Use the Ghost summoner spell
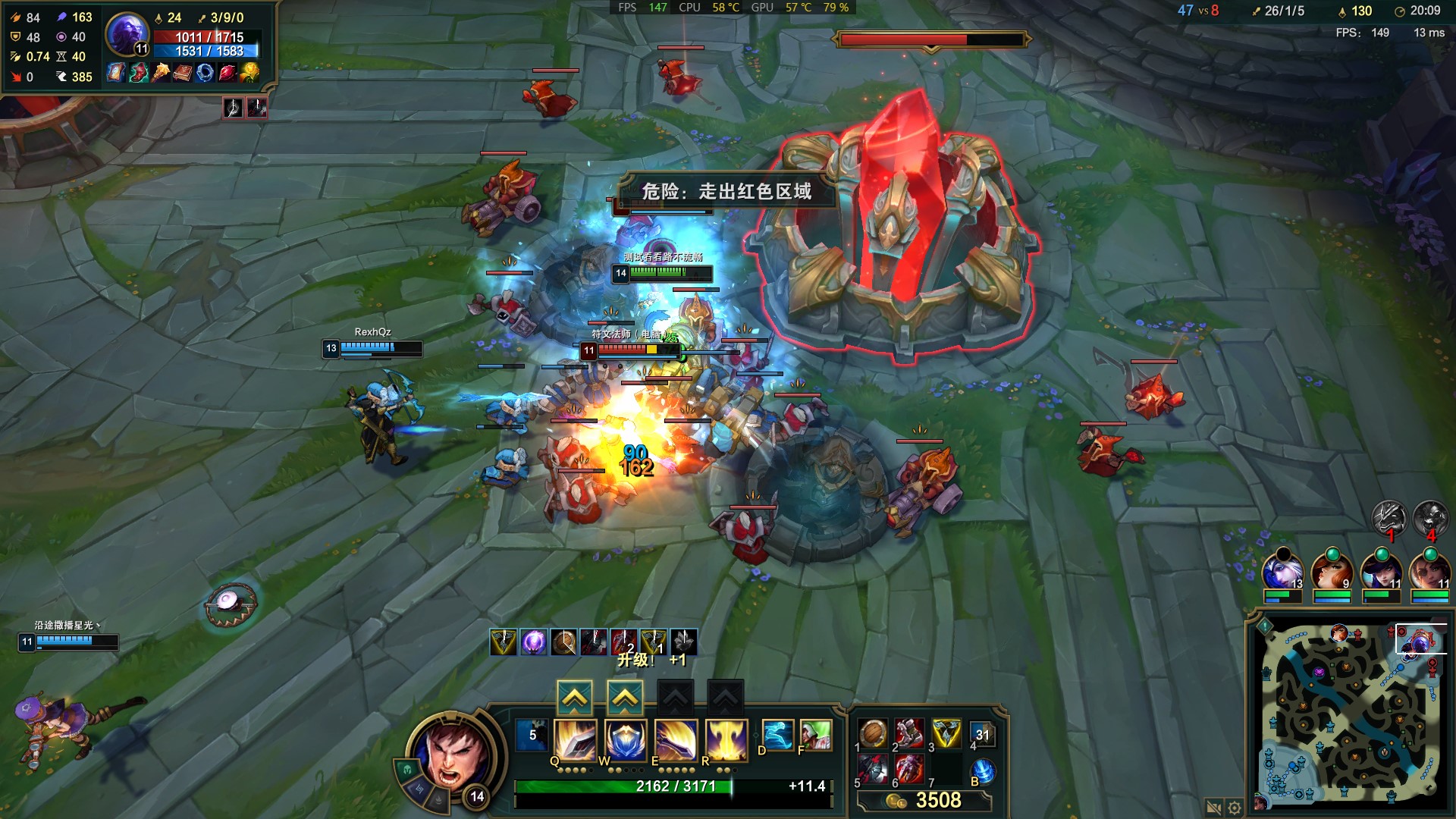Screen dimensions: 1456x819 777,735
